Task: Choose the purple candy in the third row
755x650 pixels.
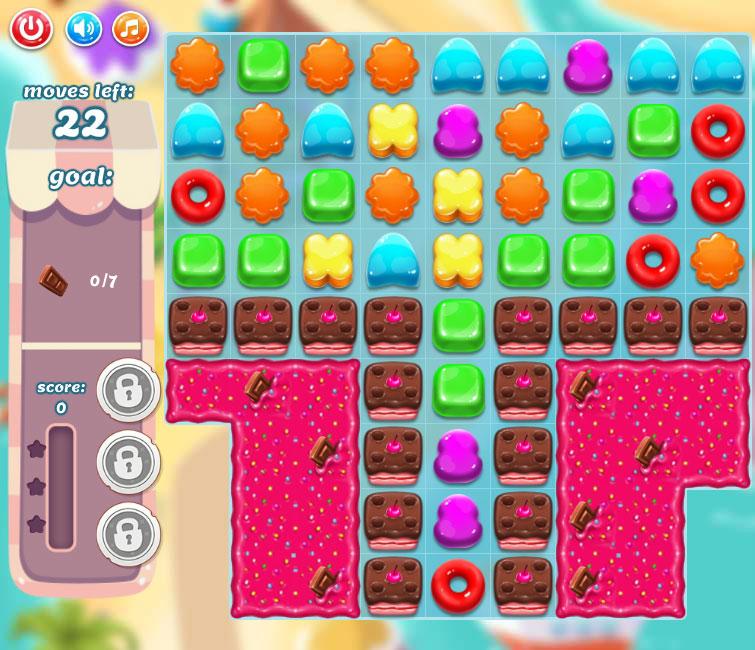Action: [x=652, y=195]
